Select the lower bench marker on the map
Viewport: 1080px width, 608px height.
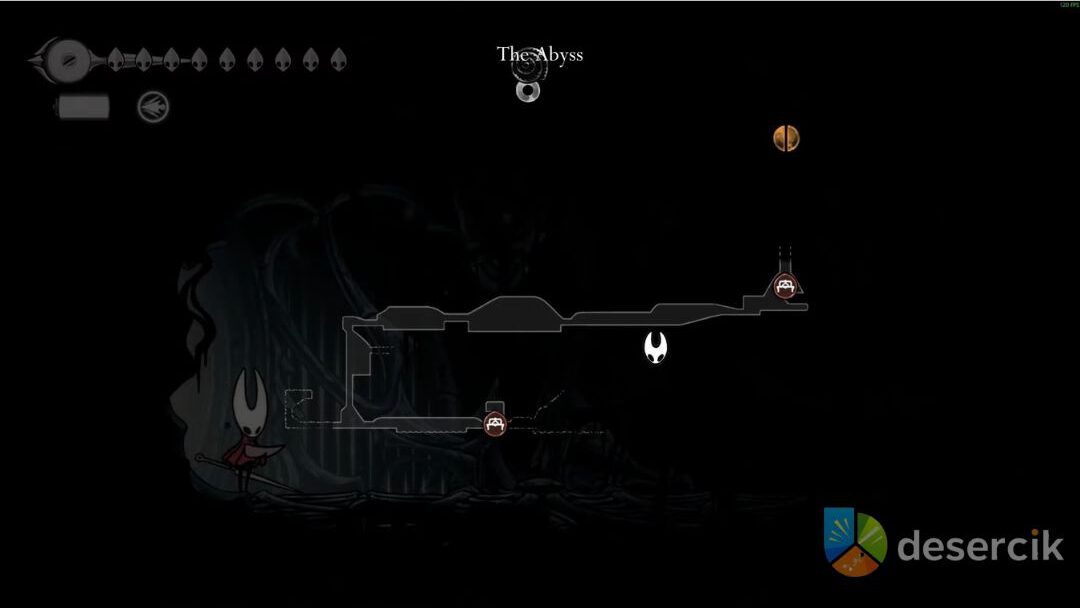[x=494, y=423]
